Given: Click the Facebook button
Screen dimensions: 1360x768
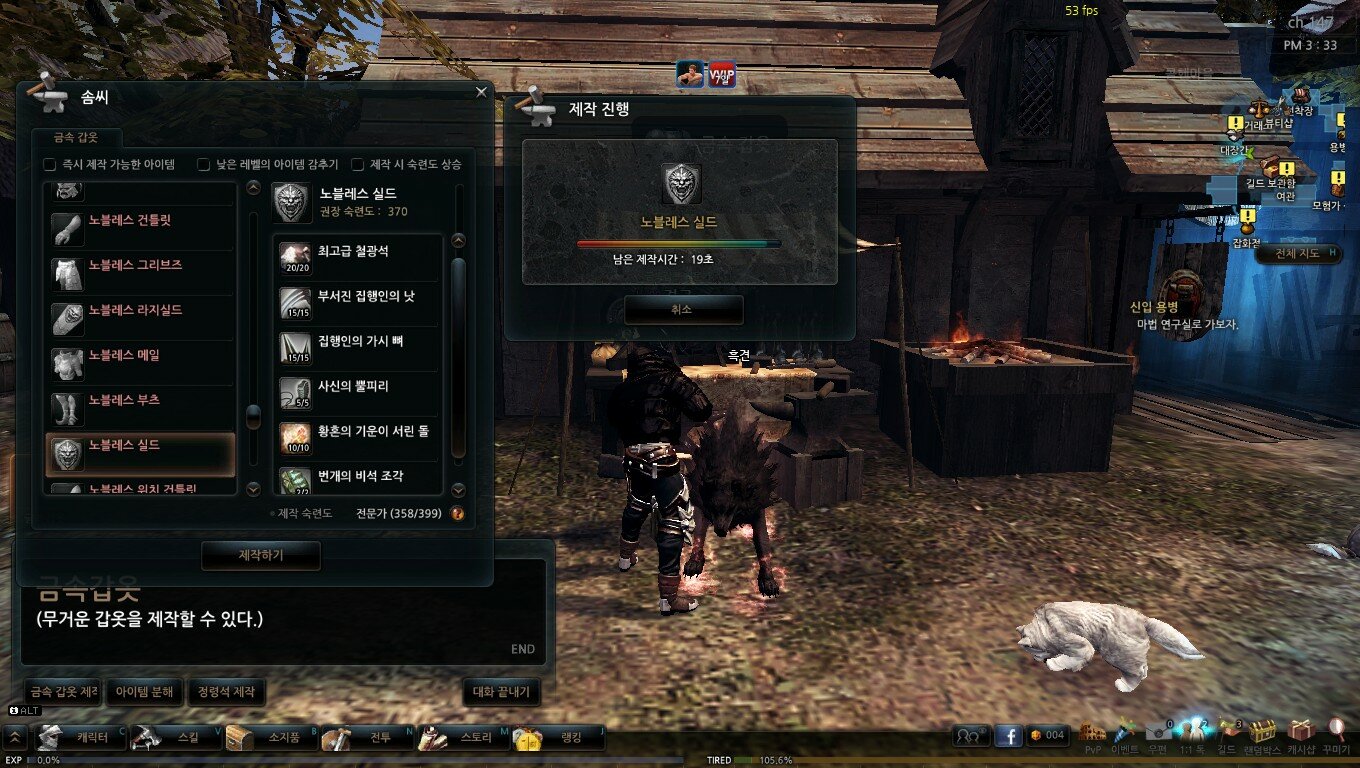Looking at the screenshot, I should tap(1008, 736).
